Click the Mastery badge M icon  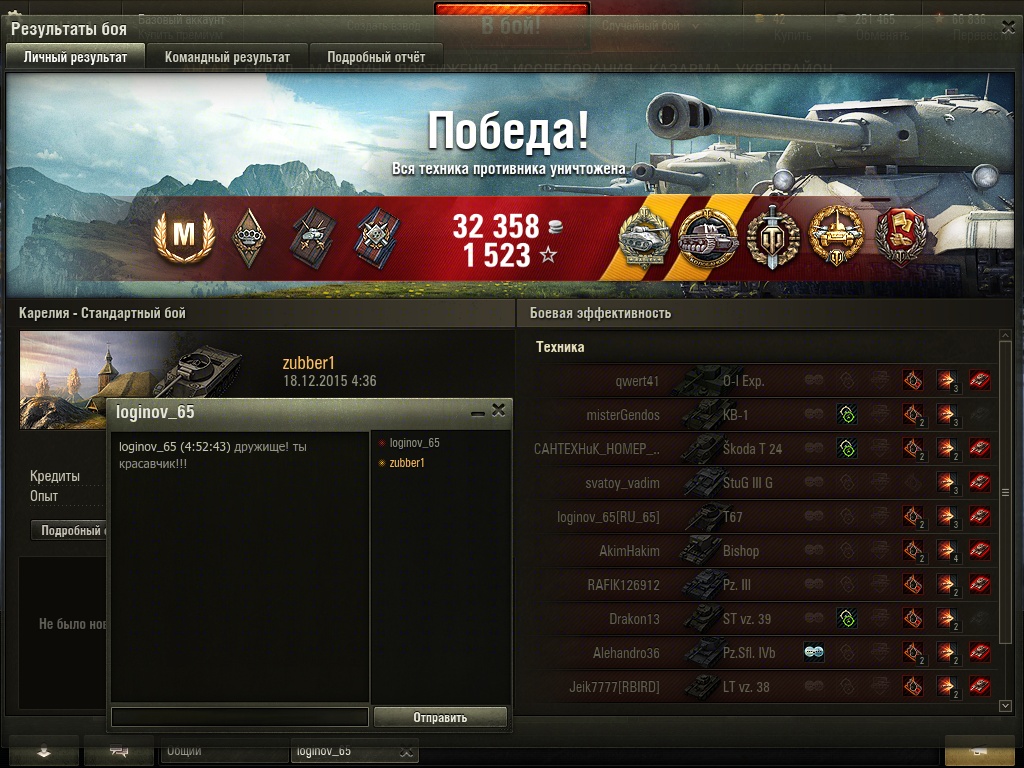pos(183,238)
